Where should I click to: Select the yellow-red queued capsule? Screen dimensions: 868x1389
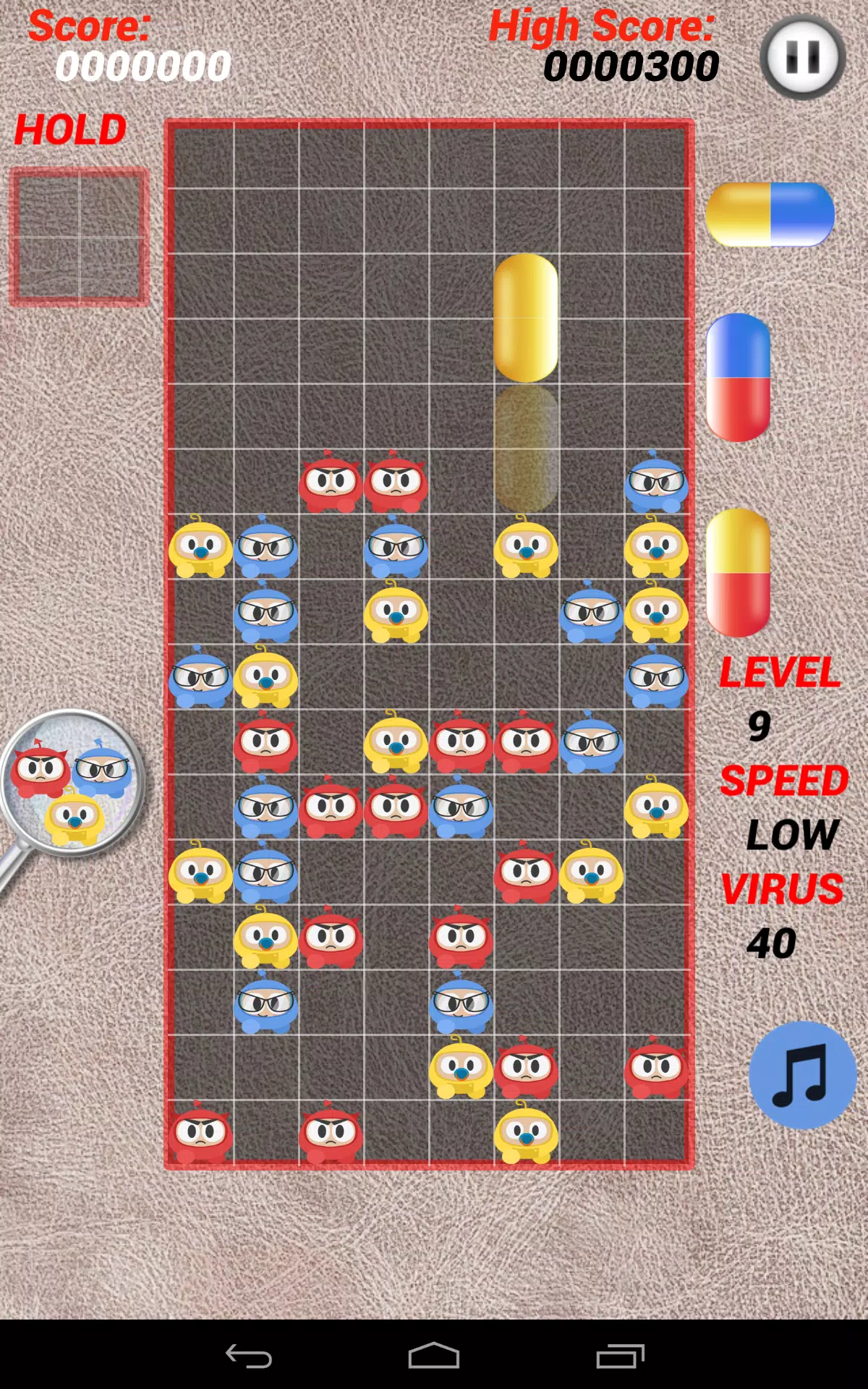click(x=738, y=572)
